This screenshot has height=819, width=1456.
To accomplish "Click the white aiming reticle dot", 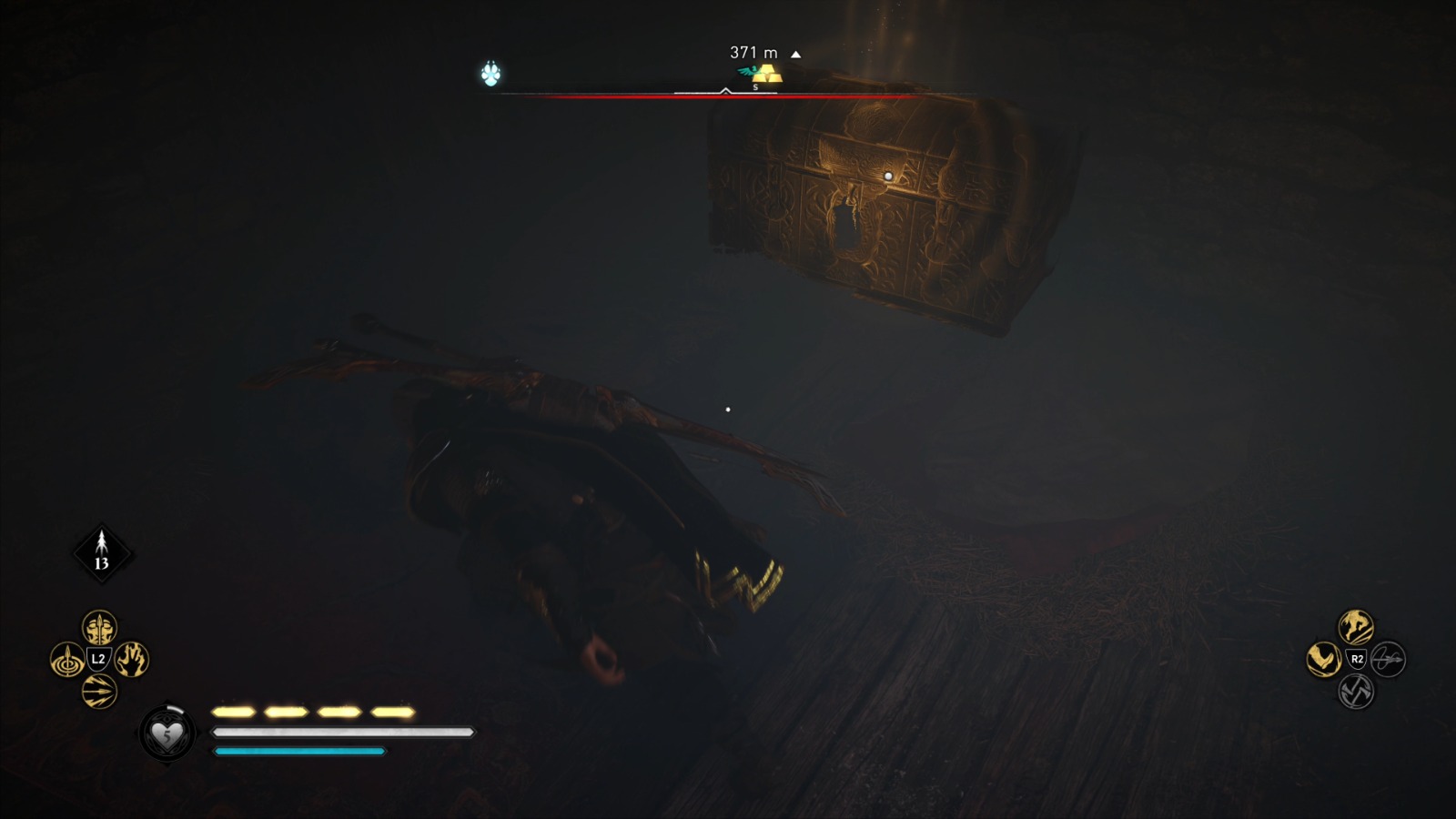I will click(x=727, y=410).
